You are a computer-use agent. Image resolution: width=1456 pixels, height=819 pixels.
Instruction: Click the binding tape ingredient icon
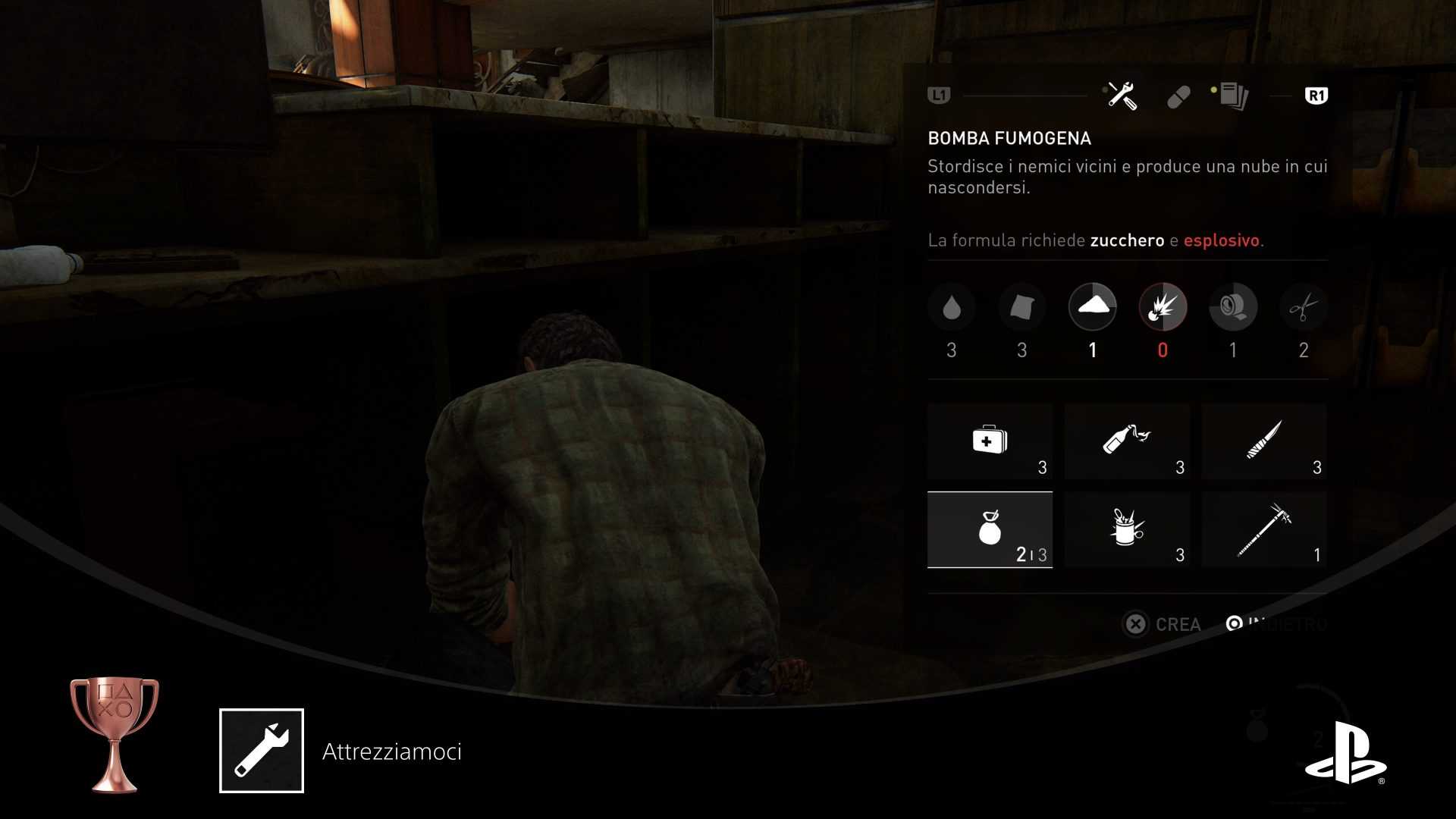(x=1233, y=308)
